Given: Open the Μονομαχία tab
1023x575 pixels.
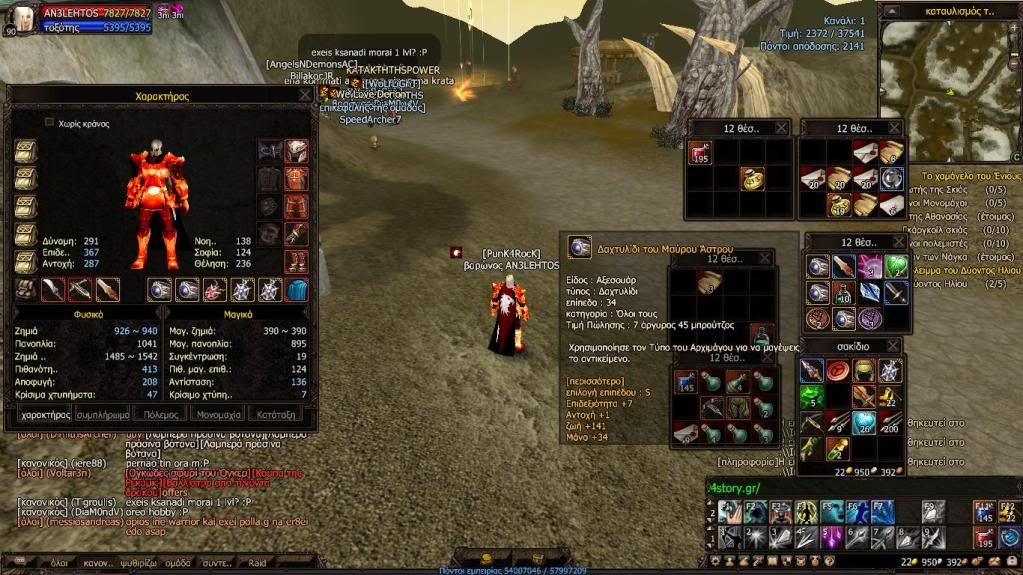Looking at the screenshot, I should 218,413.
